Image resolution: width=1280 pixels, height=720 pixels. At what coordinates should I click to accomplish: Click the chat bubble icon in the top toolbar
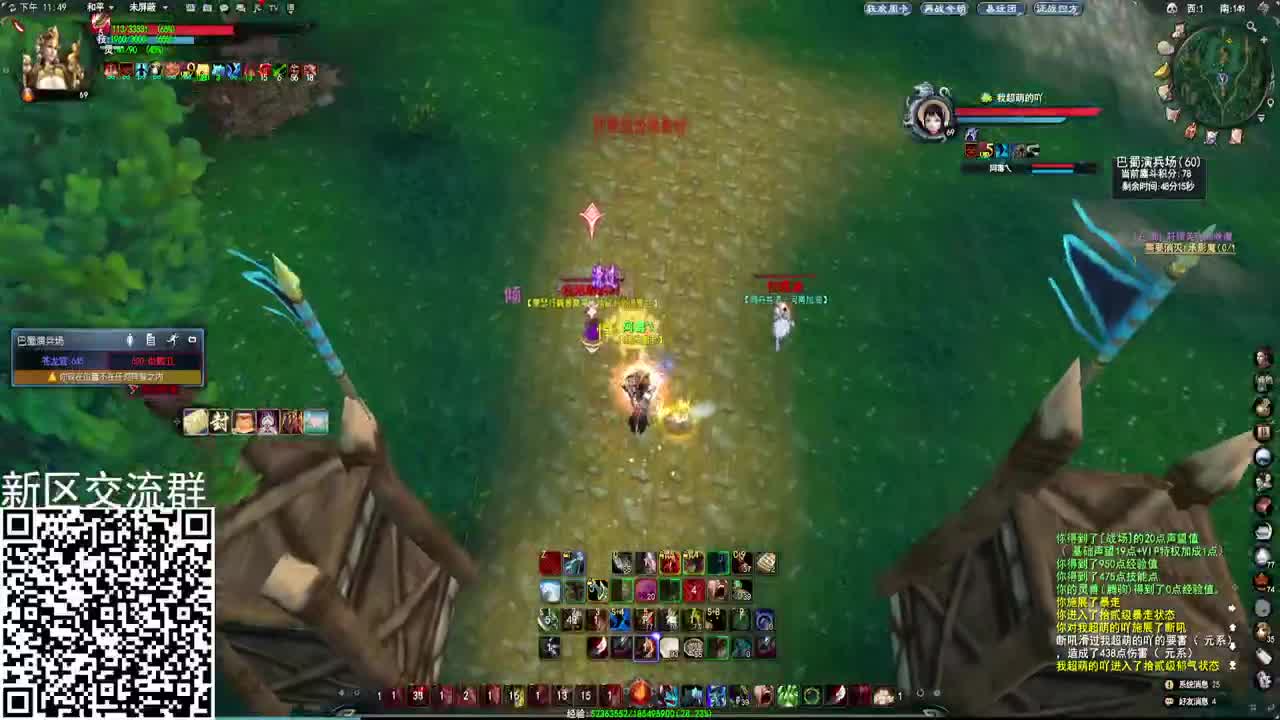225,8
